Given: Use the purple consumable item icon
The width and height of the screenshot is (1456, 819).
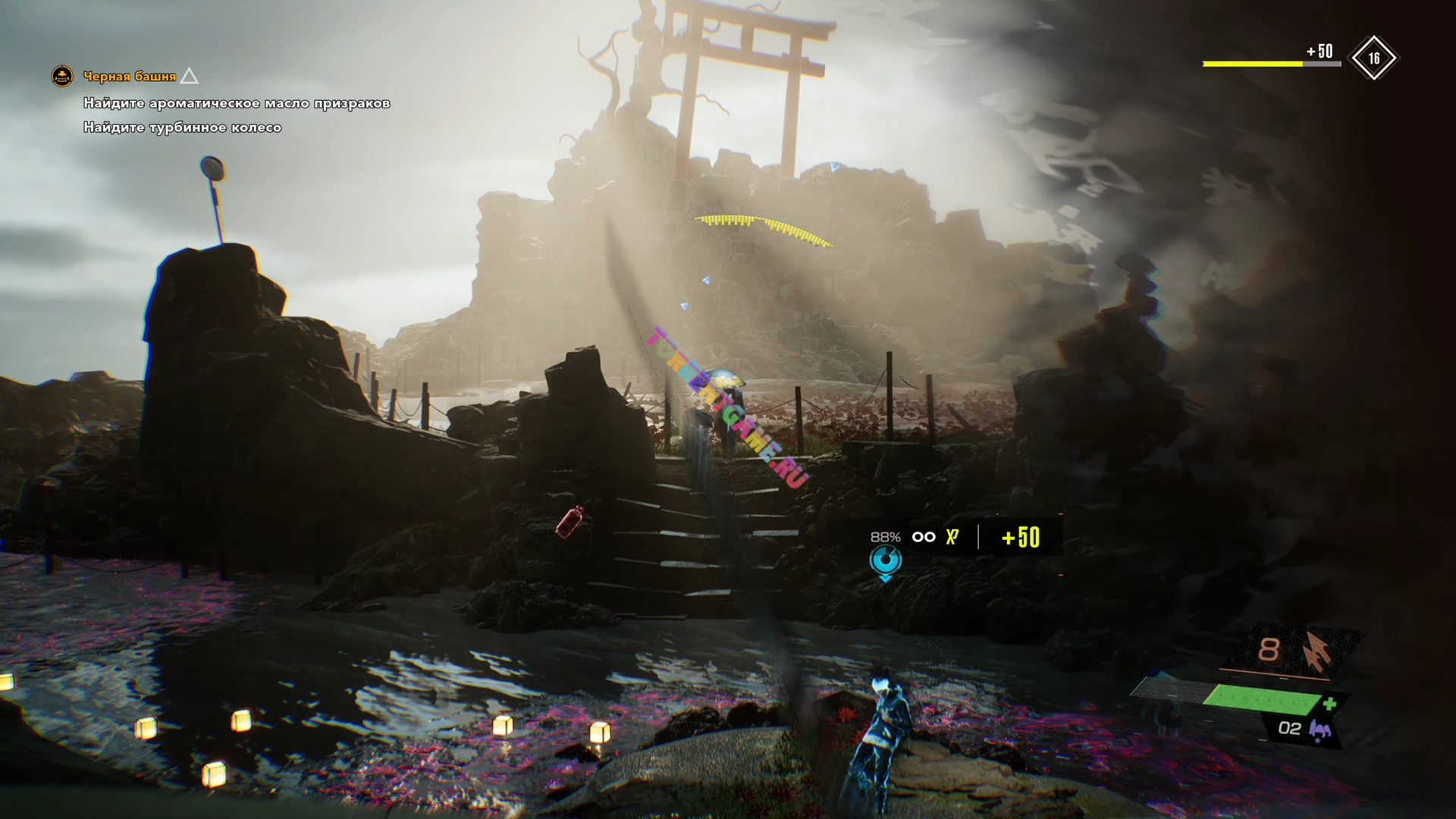Looking at the screenshot, I should coord(1320,730).
